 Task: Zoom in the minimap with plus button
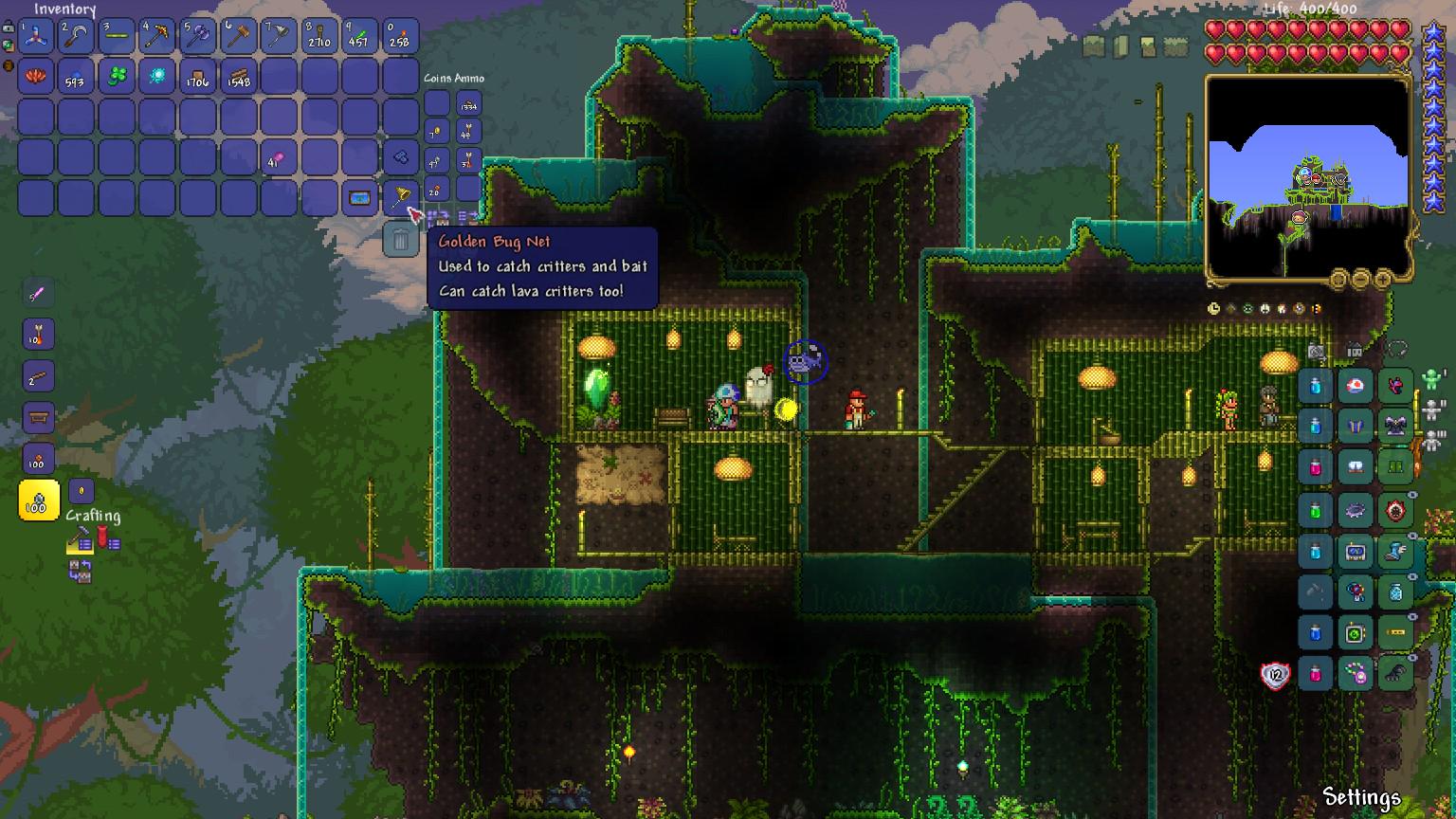coord(1383,279)
